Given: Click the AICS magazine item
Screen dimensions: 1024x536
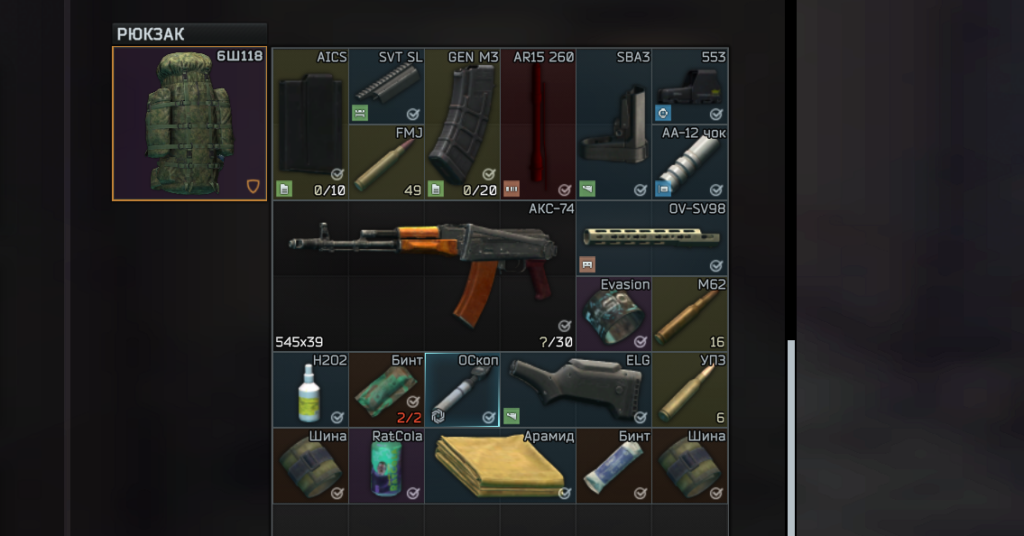Looking at the screenshot, I should pos(310,124).
